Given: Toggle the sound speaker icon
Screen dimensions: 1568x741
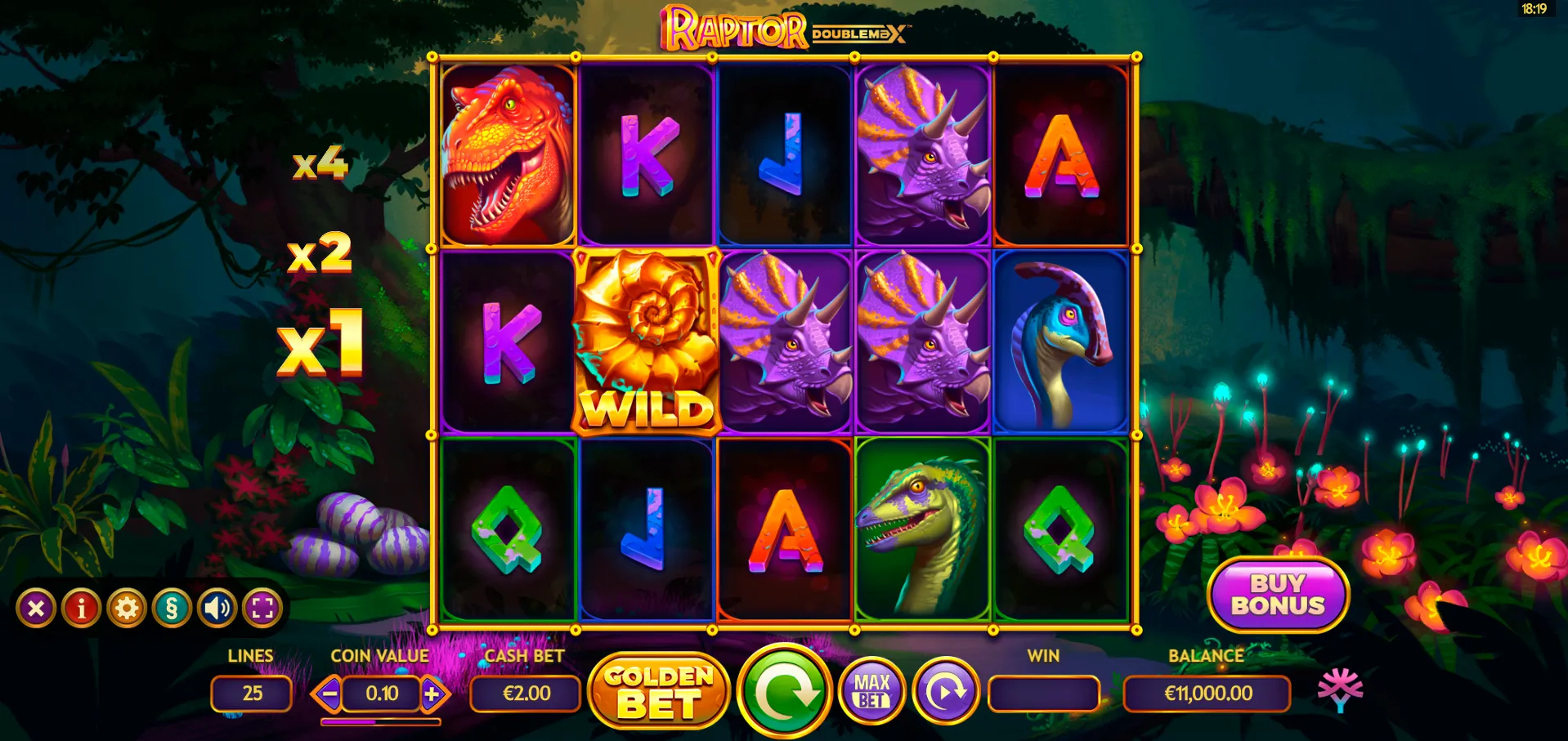Looking at the screenshot, I should [x=217, y=608].
